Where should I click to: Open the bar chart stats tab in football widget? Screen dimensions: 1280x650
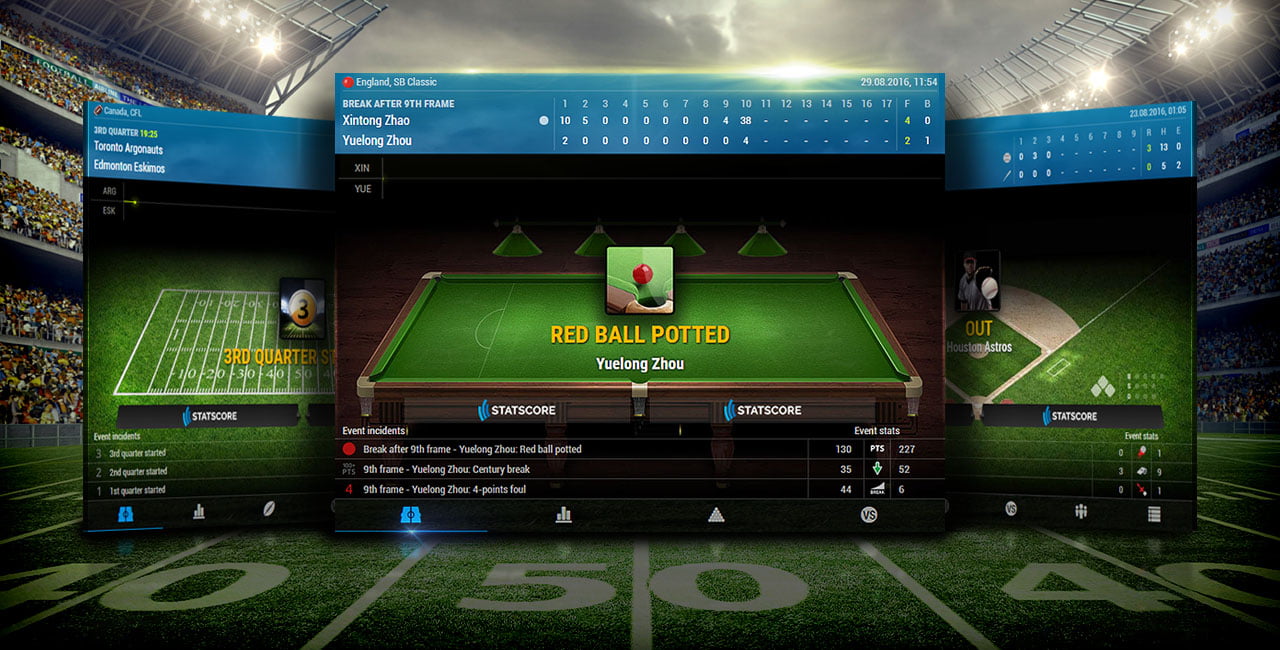(198, 511)
